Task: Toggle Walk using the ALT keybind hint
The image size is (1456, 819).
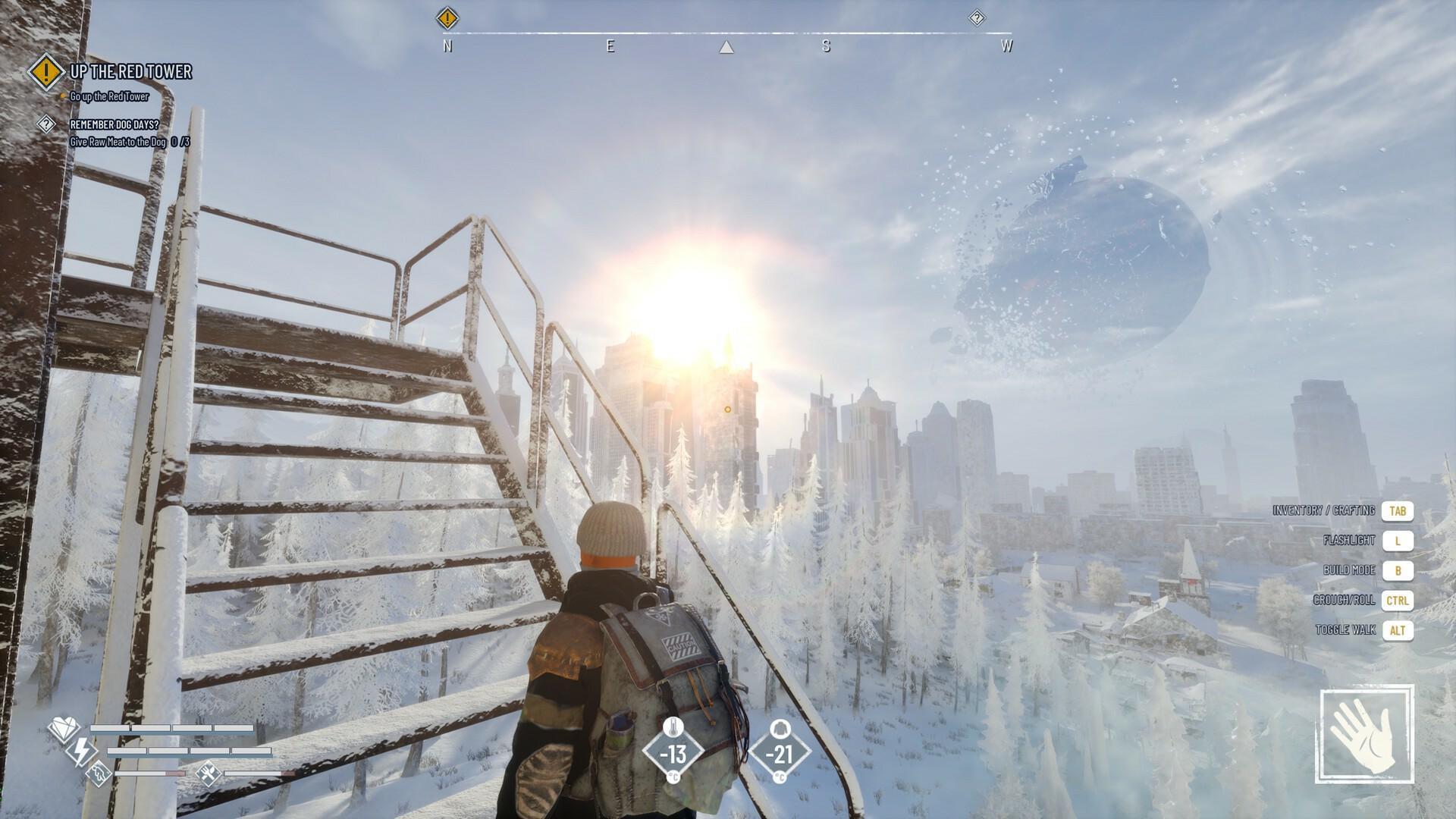Action: point(1399,630)
